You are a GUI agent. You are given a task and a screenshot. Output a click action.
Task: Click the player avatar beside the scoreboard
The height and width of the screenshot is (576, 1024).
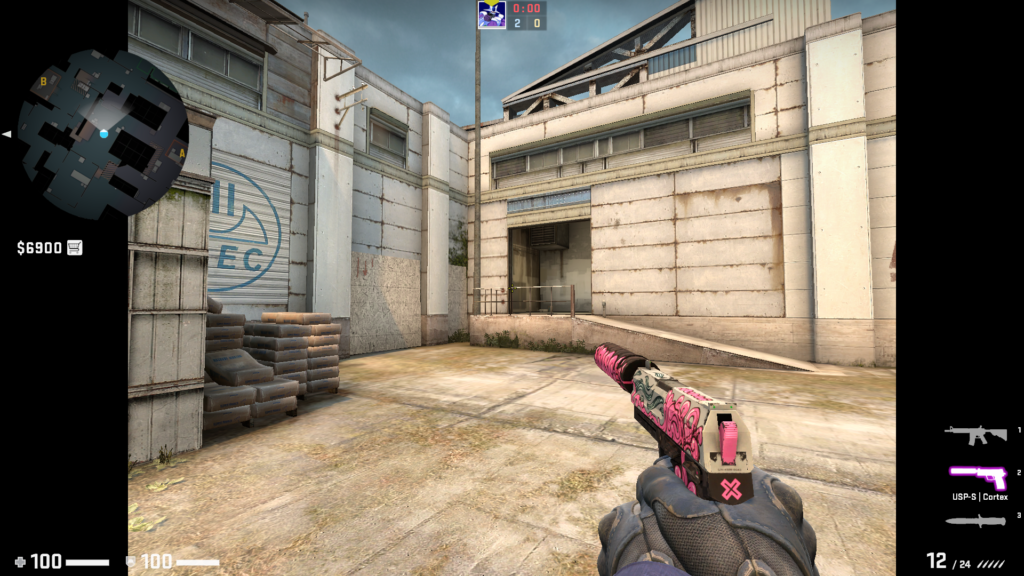click(491, 15)
